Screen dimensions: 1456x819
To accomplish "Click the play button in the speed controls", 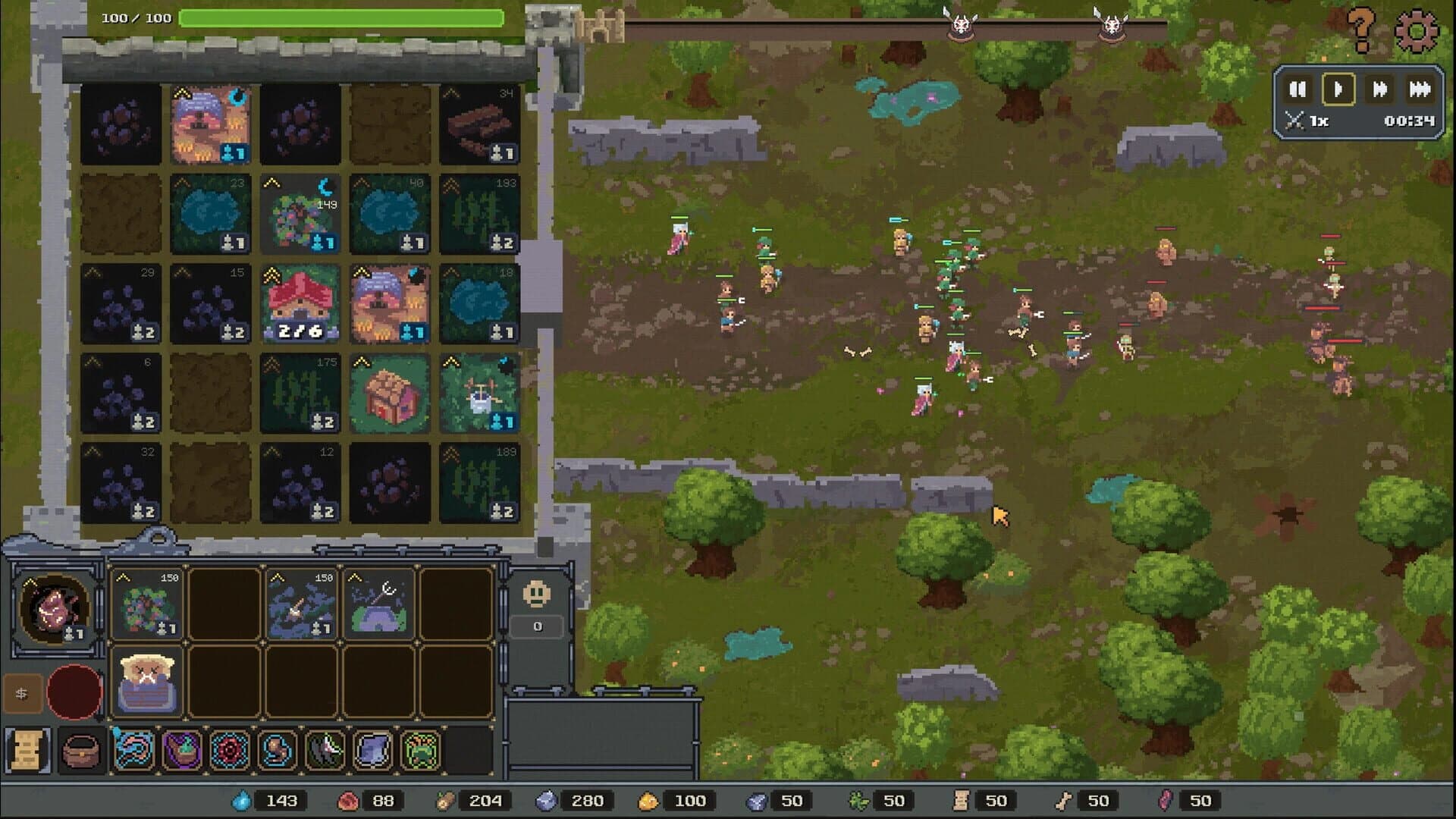I will pos(1338,89).
